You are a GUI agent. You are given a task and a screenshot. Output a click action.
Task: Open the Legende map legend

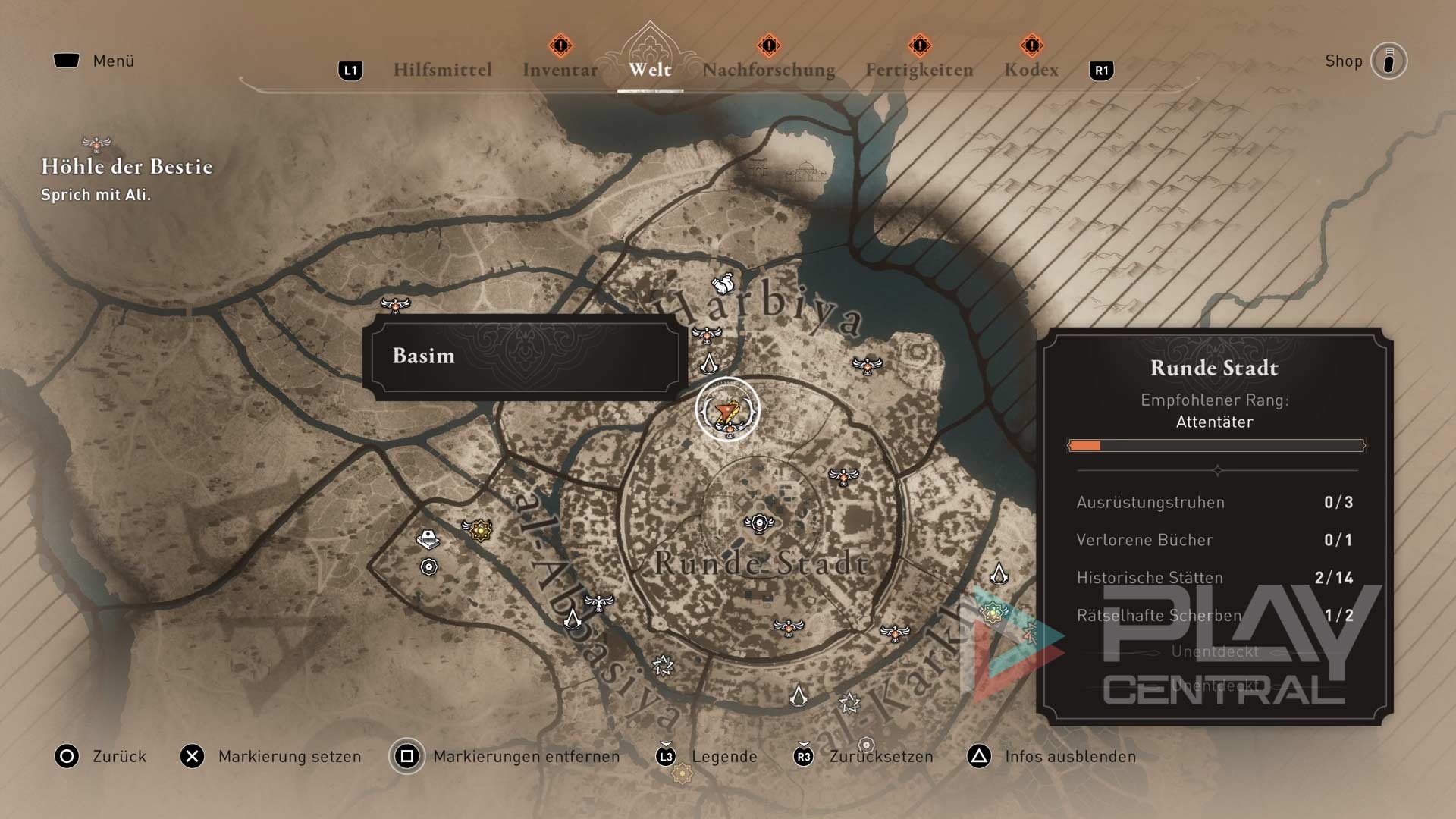pyautogui.click(x=707, y=756)
